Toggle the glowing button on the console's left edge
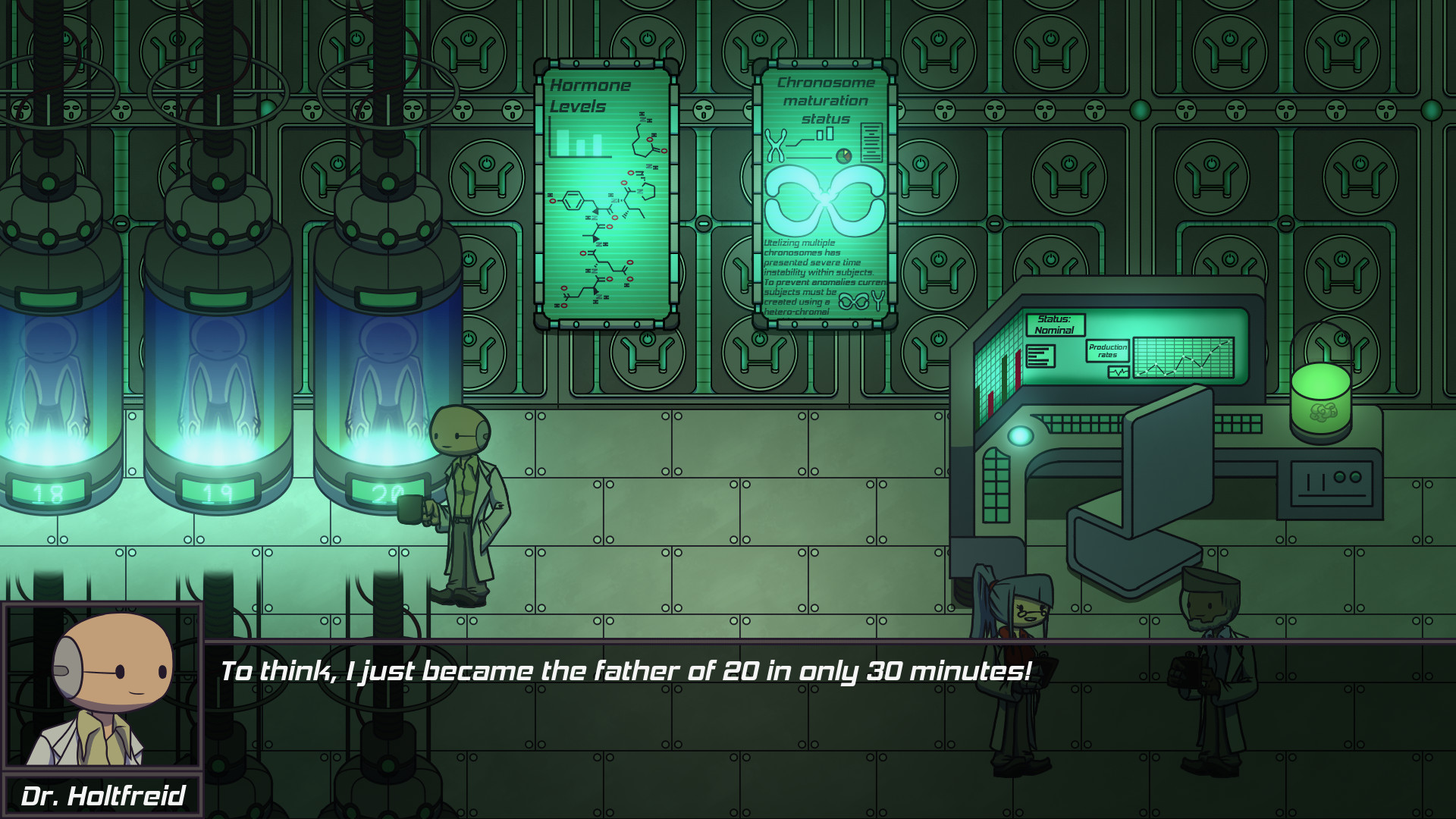 [x=1020, y=434]
